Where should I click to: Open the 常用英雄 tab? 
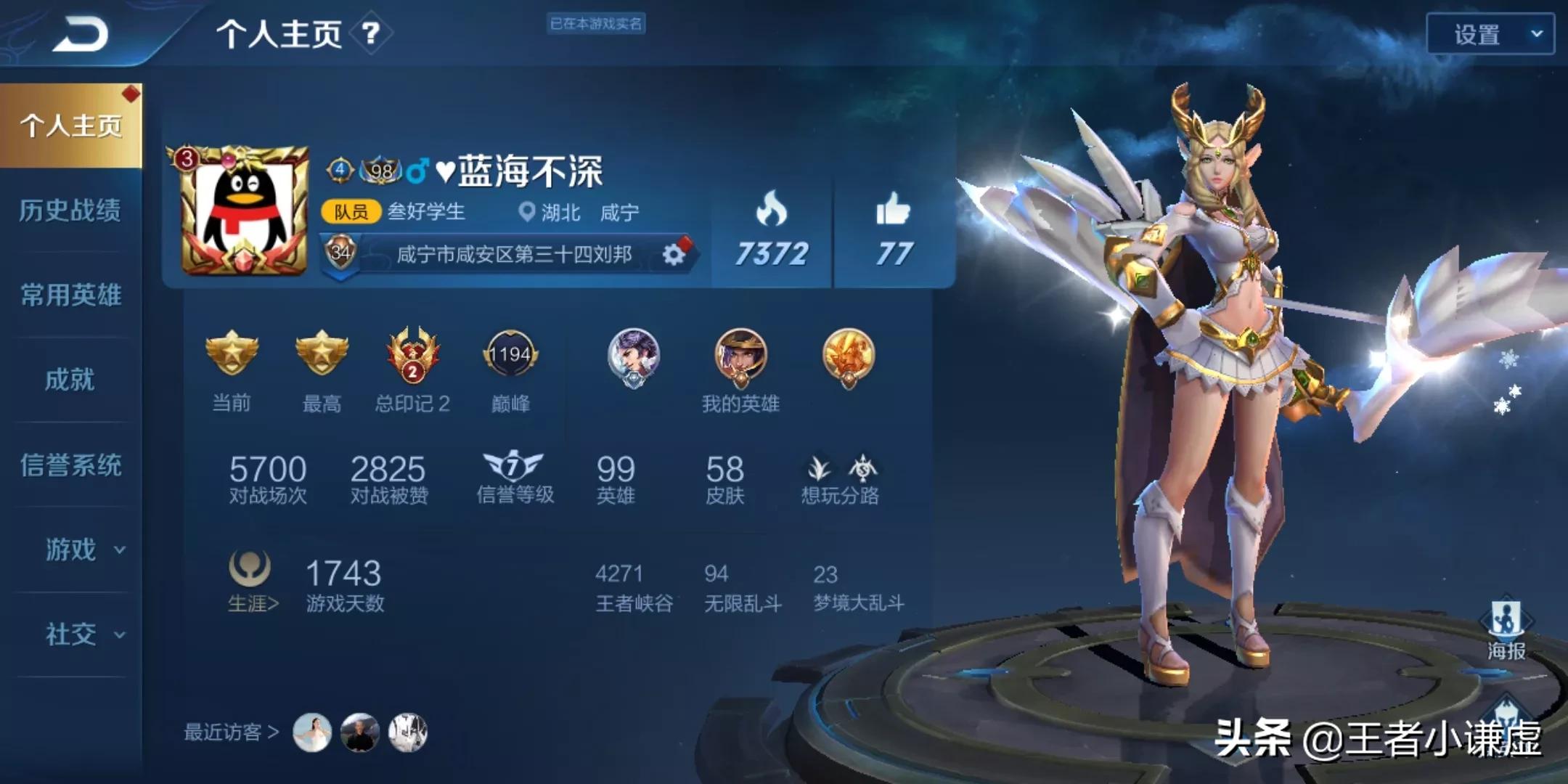[70, 295]
